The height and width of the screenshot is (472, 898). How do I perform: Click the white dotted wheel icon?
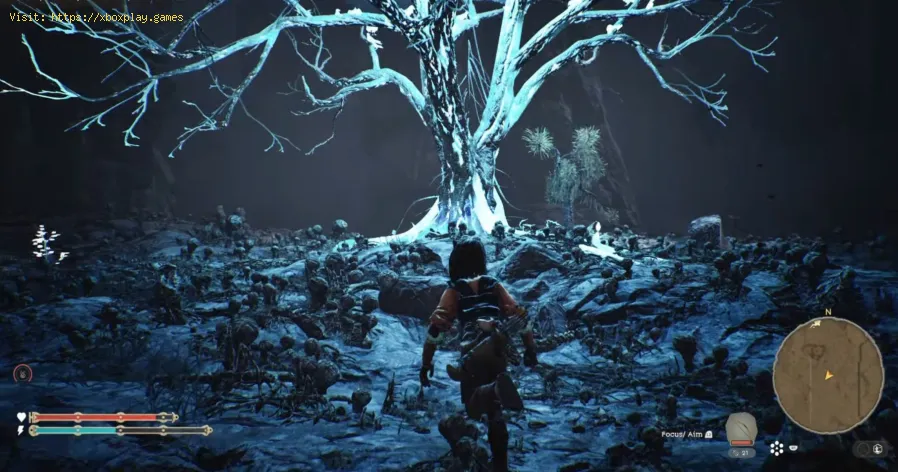[777, 446]
